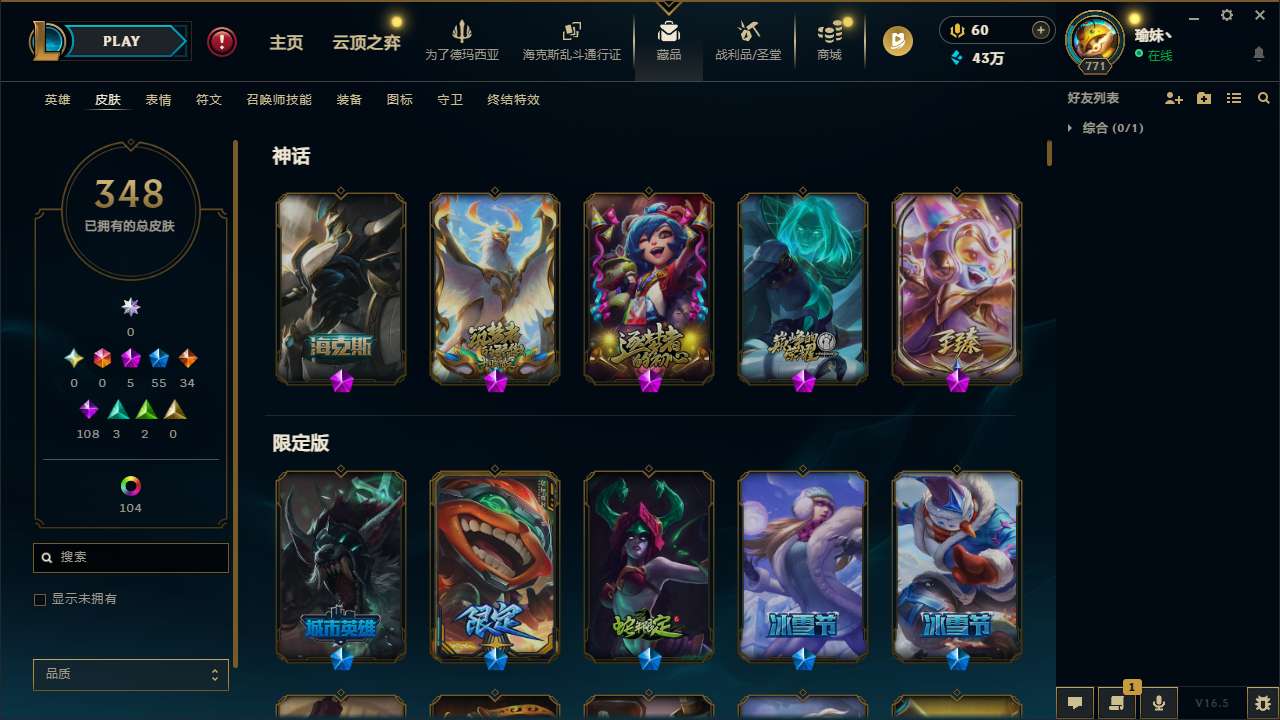
Task: Click the add friend icon
Action: [1172, 98]
